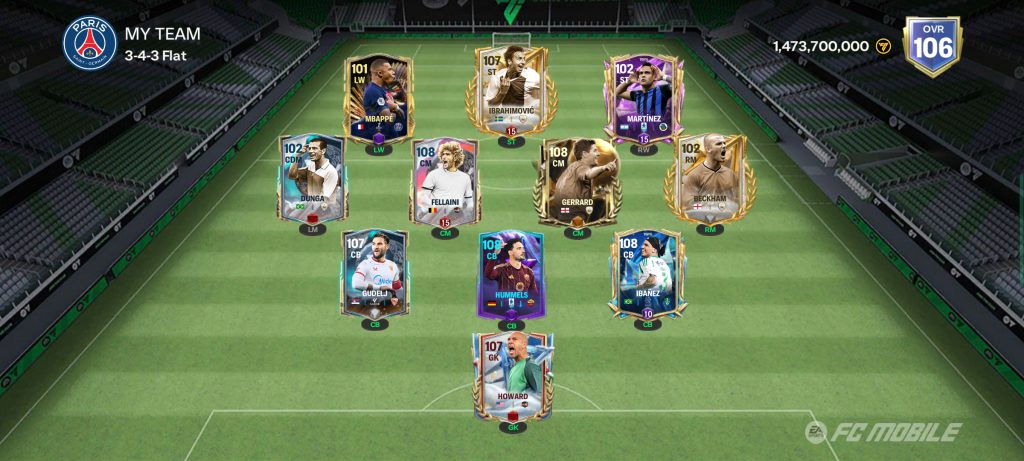
Task: Open the OVR 106 team rating badge
Action: [x=930, y=45]
